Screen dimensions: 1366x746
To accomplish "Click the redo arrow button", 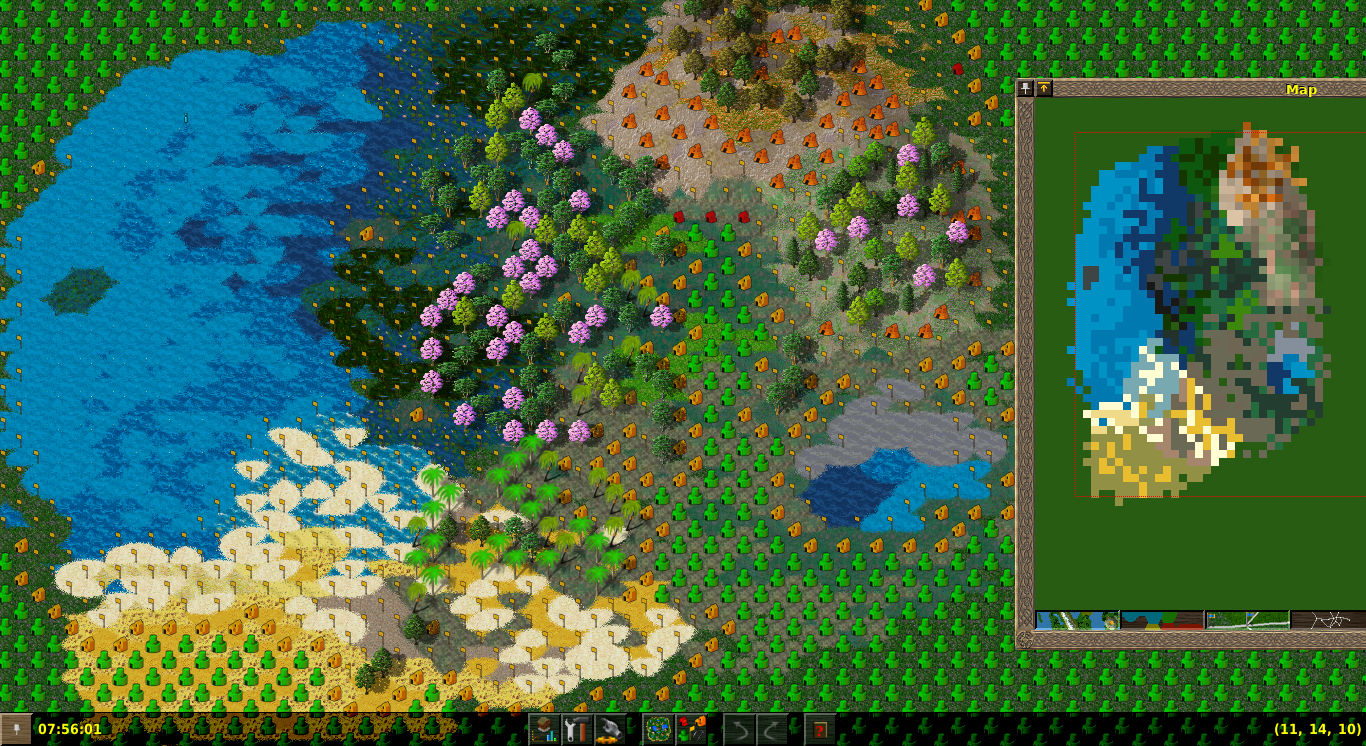I will tap(772, 729).
